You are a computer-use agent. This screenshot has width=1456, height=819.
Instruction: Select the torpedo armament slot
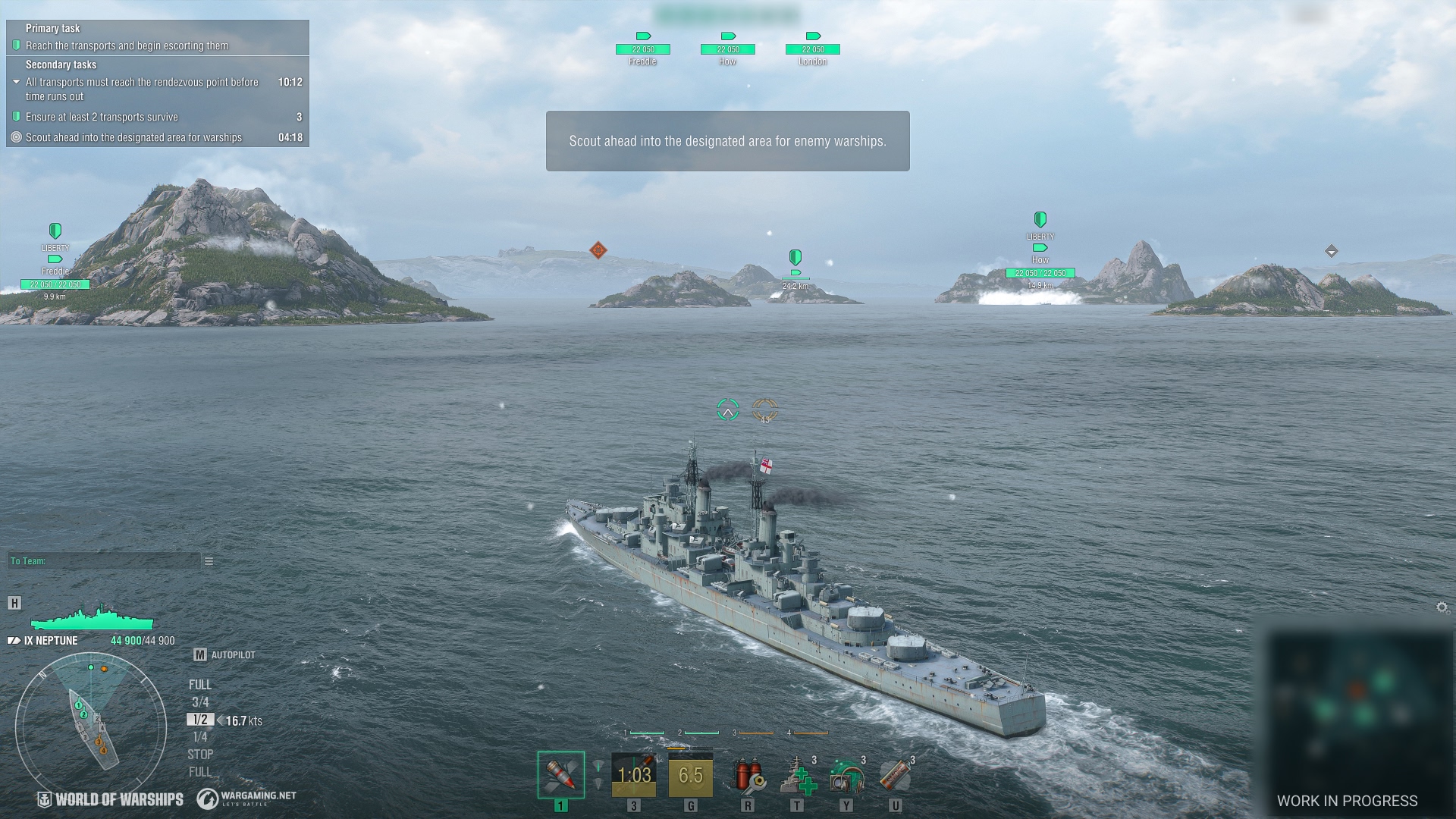tap(634, 775)
